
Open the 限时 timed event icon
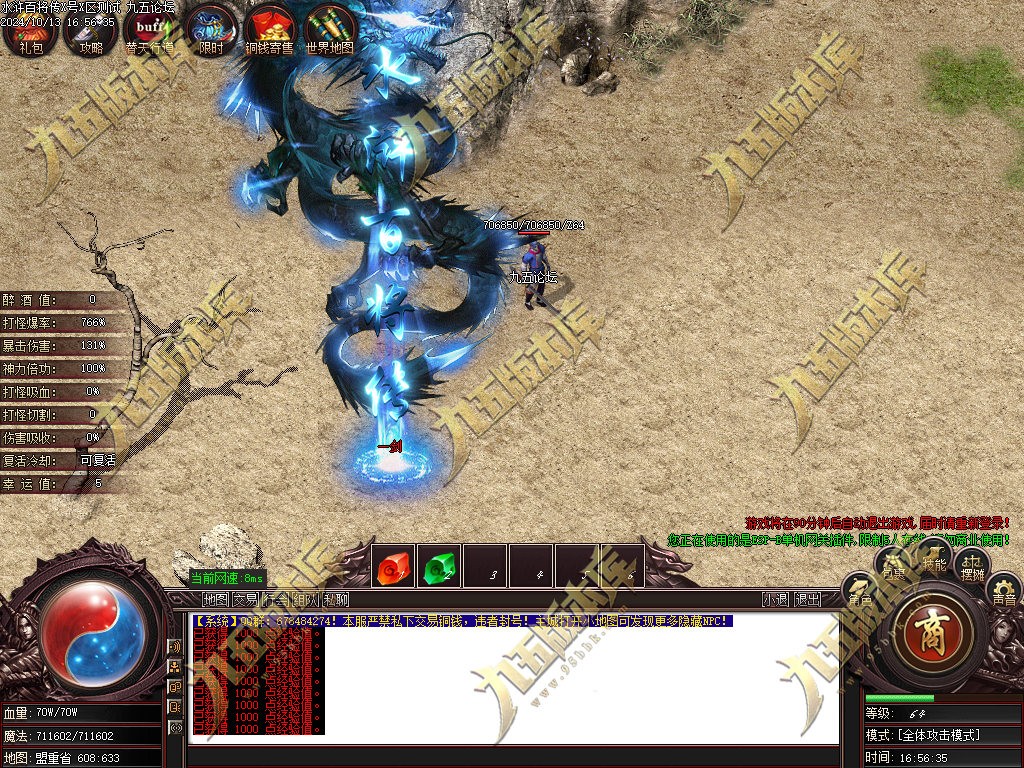pyautogui.click(x=211, y=32)
